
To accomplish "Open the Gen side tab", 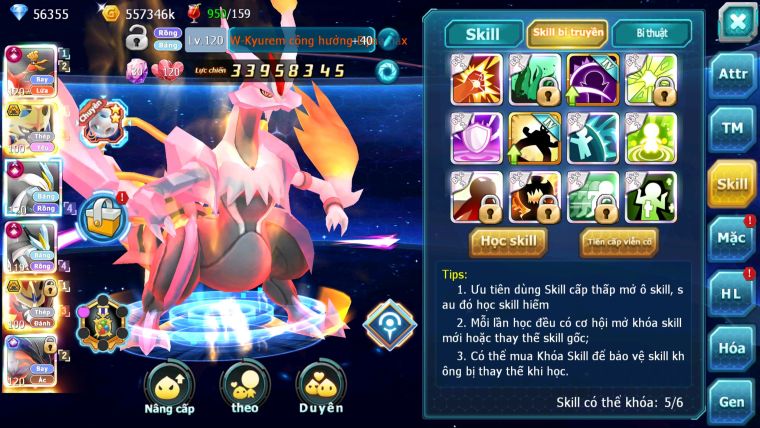I will point(732,401).
